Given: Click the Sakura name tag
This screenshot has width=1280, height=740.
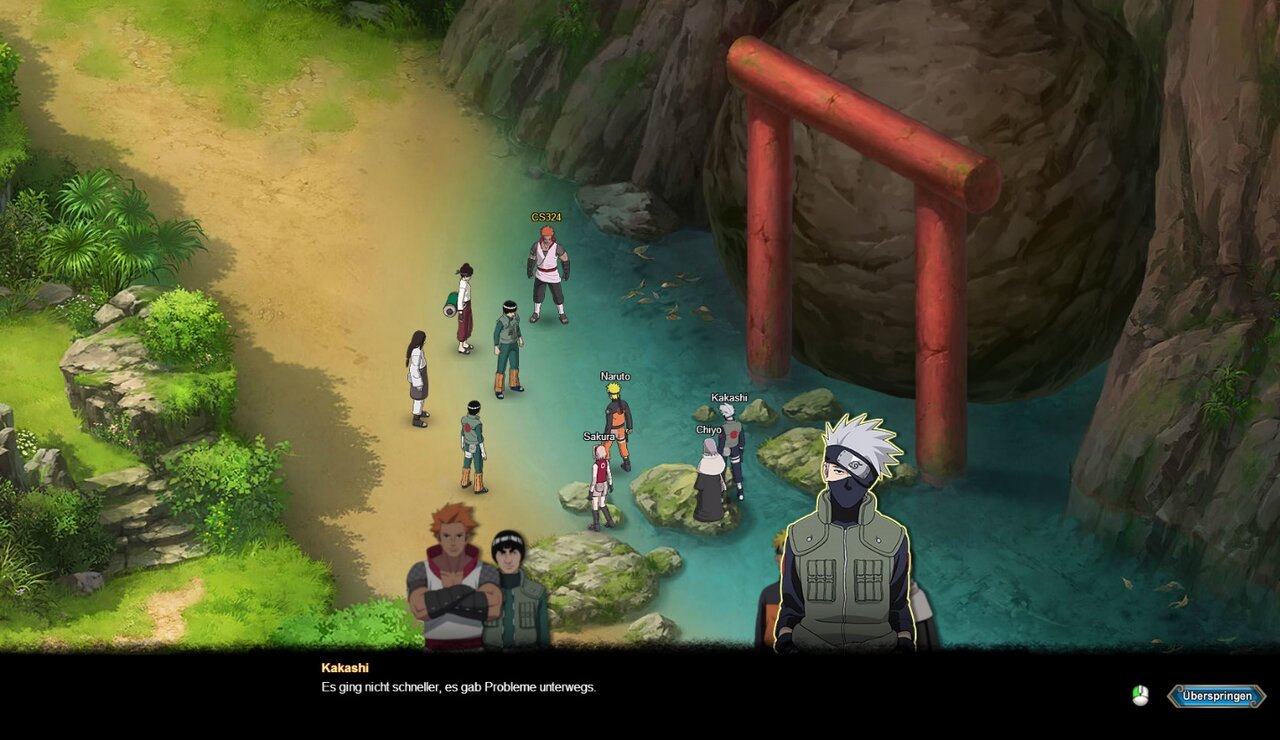Looking at the screenshot, I should point(597,437).
